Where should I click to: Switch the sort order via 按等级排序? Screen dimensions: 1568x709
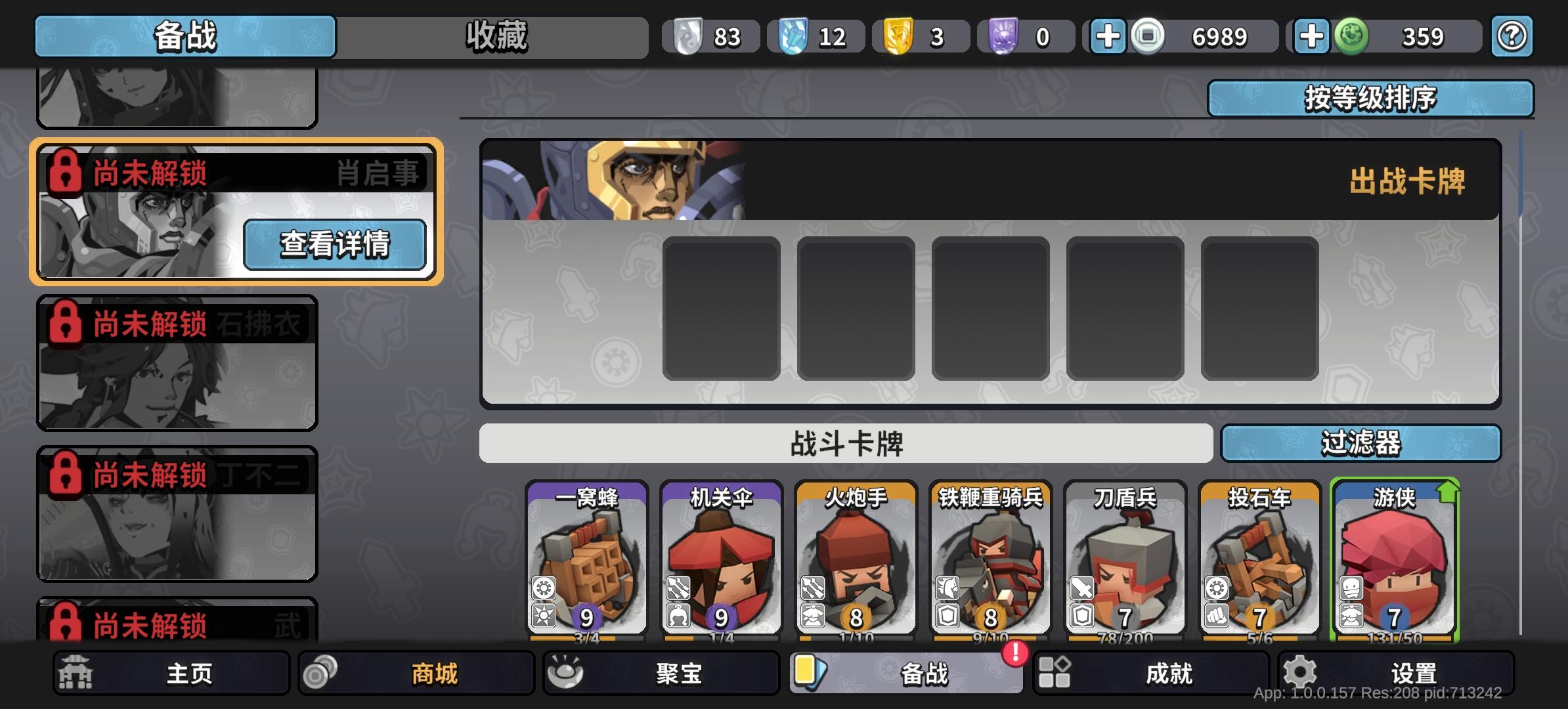pyautogui.click(x=1370, y=98)
